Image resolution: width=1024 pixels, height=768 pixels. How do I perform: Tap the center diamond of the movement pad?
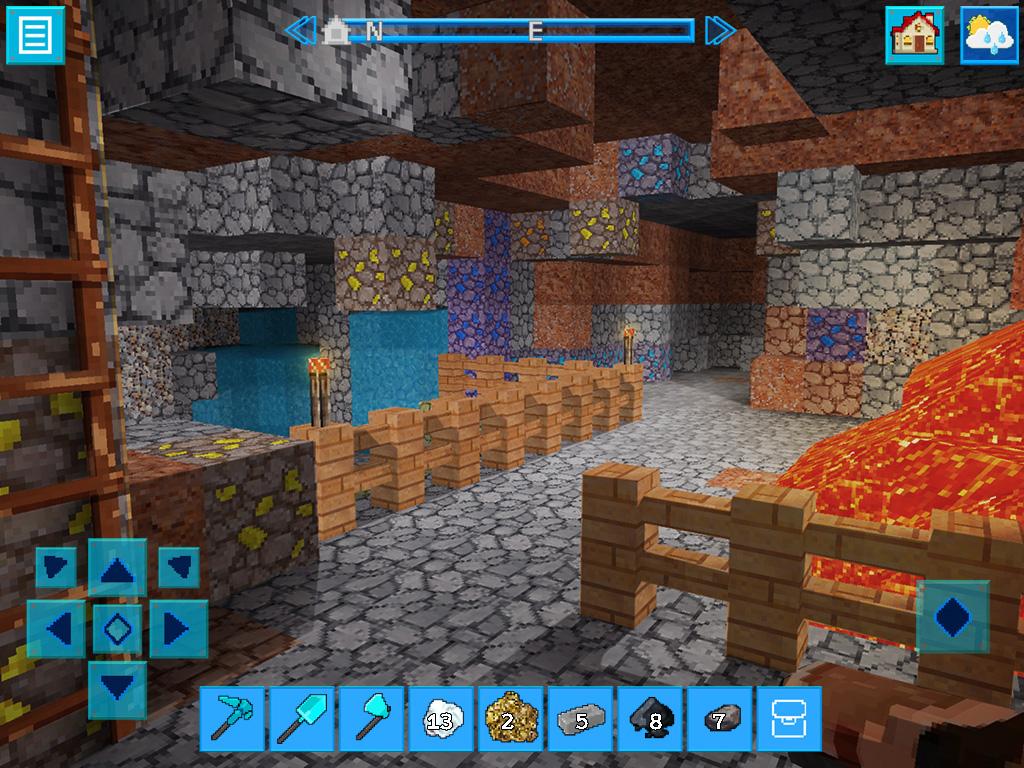[118, 629]
